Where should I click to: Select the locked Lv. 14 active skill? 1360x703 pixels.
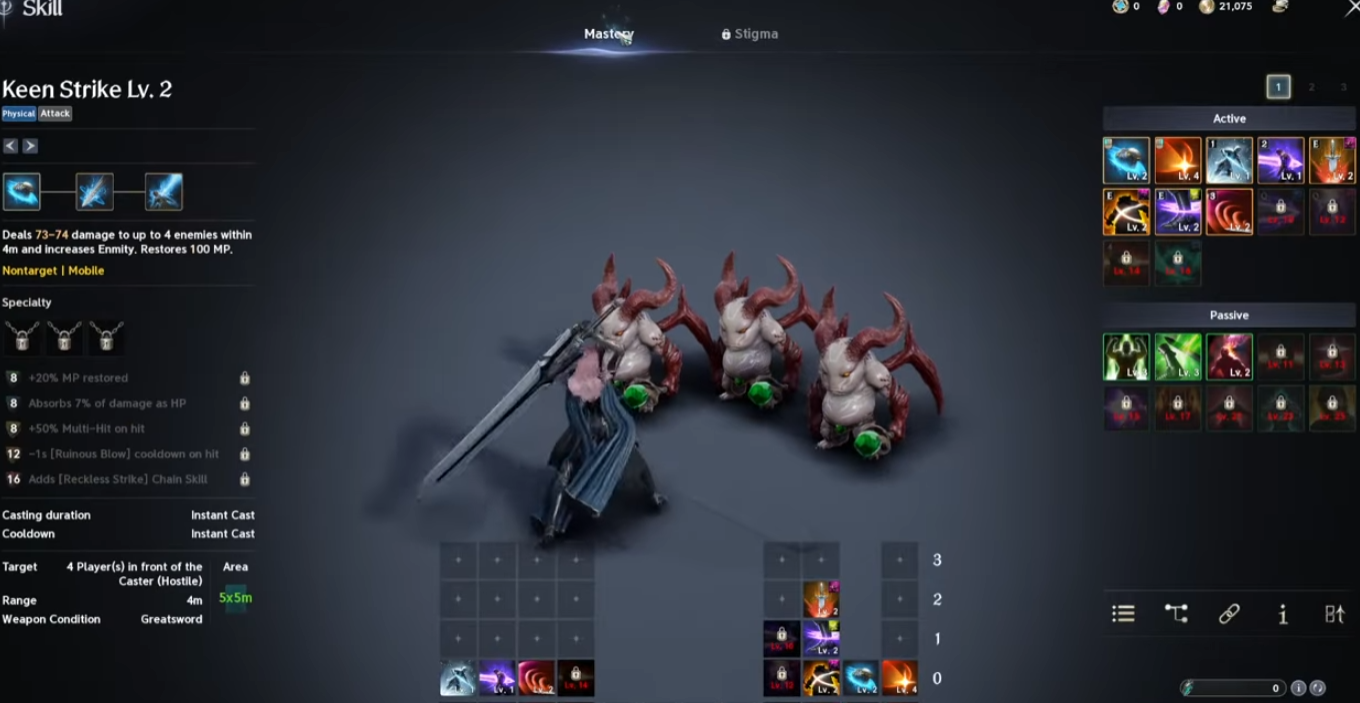pos(1126,263)
